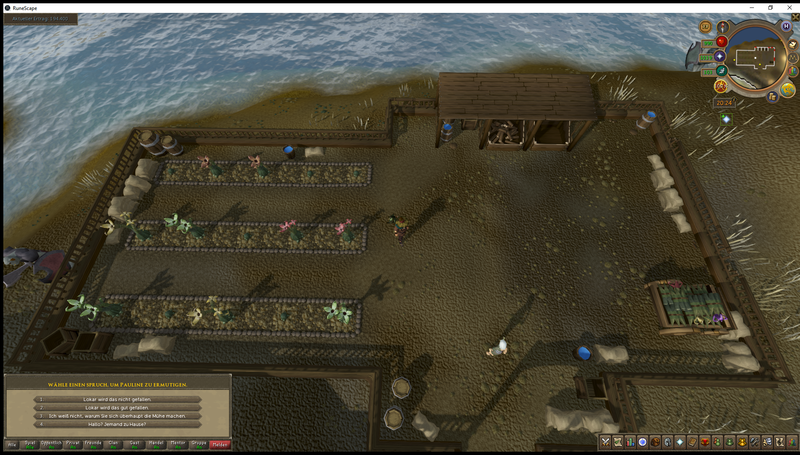The width and height of the screenshot is (800, 455).
Task: Open the crossed swords combat tab
Action: coord(605,442)
